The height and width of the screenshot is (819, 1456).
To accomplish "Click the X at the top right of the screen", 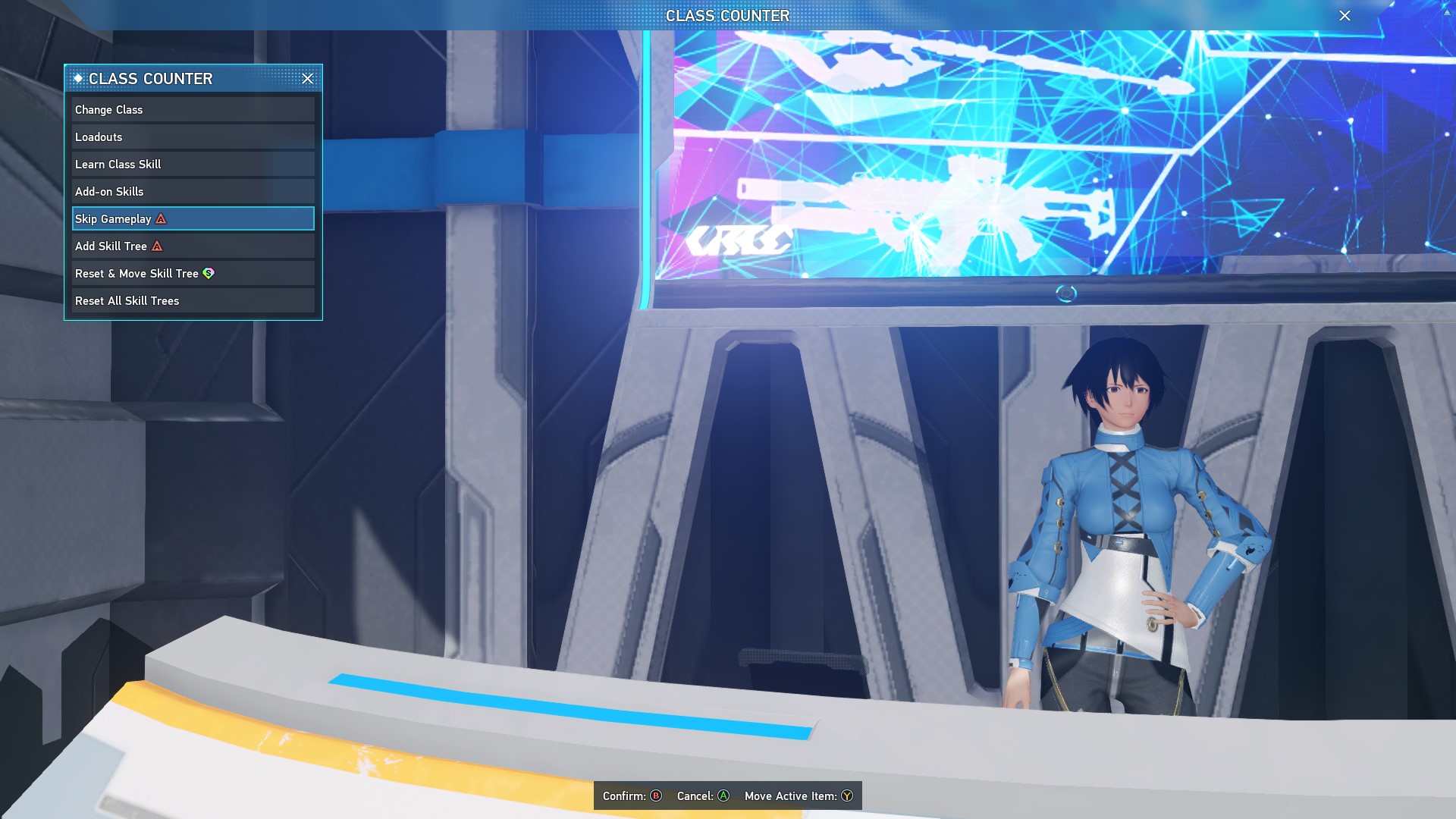I will click(1345, 15).
